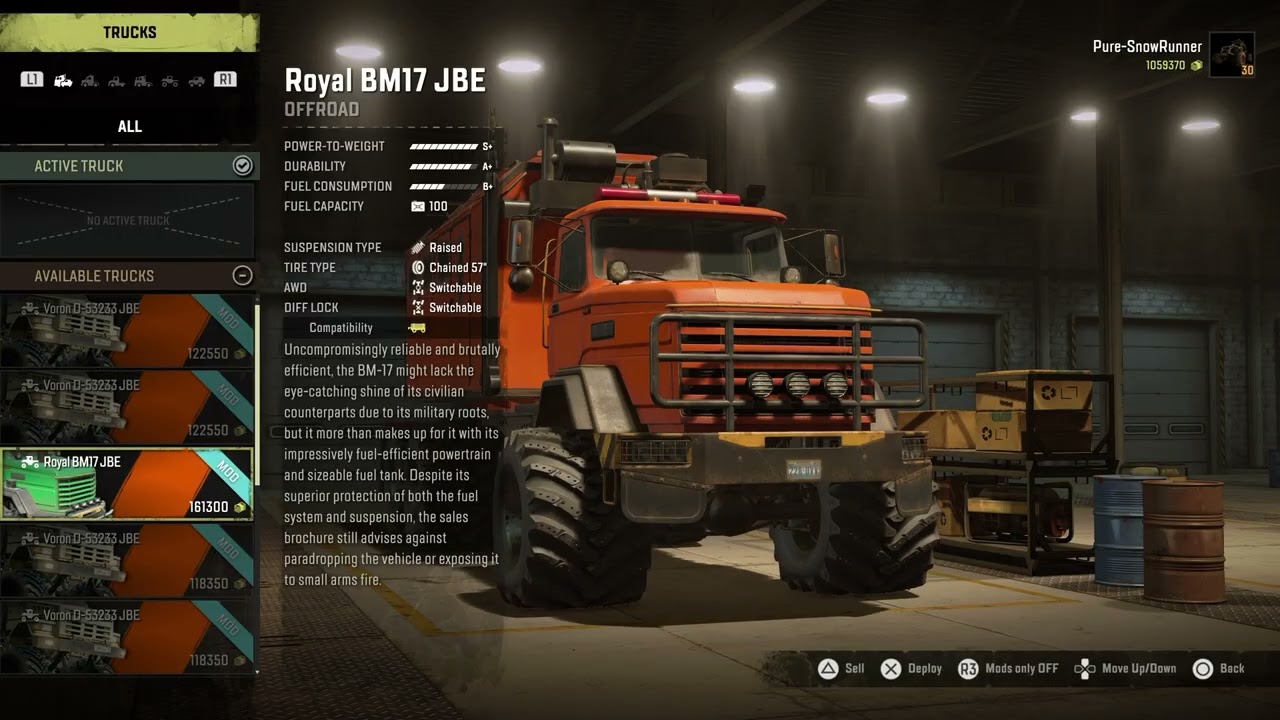
Task: Click the empty No Active Truck slot
Action: click(x=128, y=220)
